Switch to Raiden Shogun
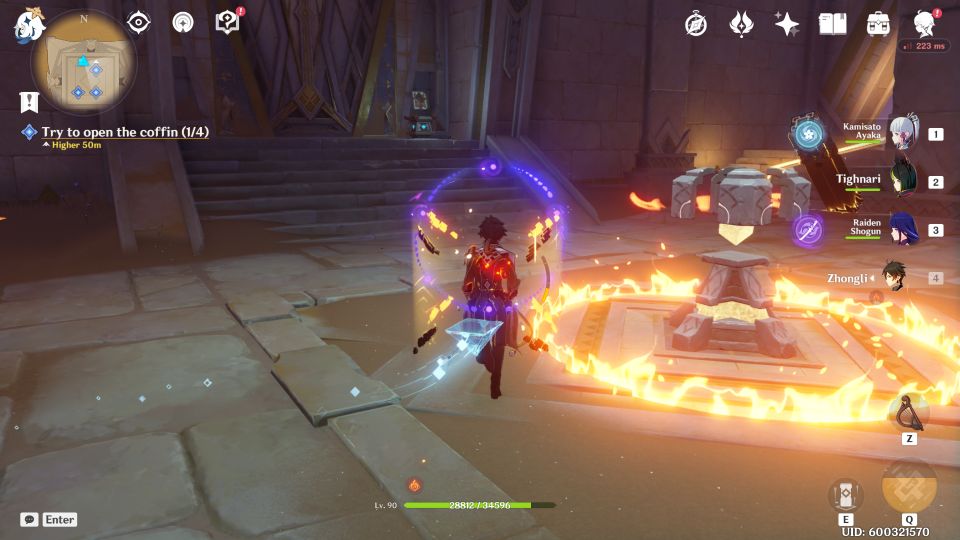 coord(903,229)
